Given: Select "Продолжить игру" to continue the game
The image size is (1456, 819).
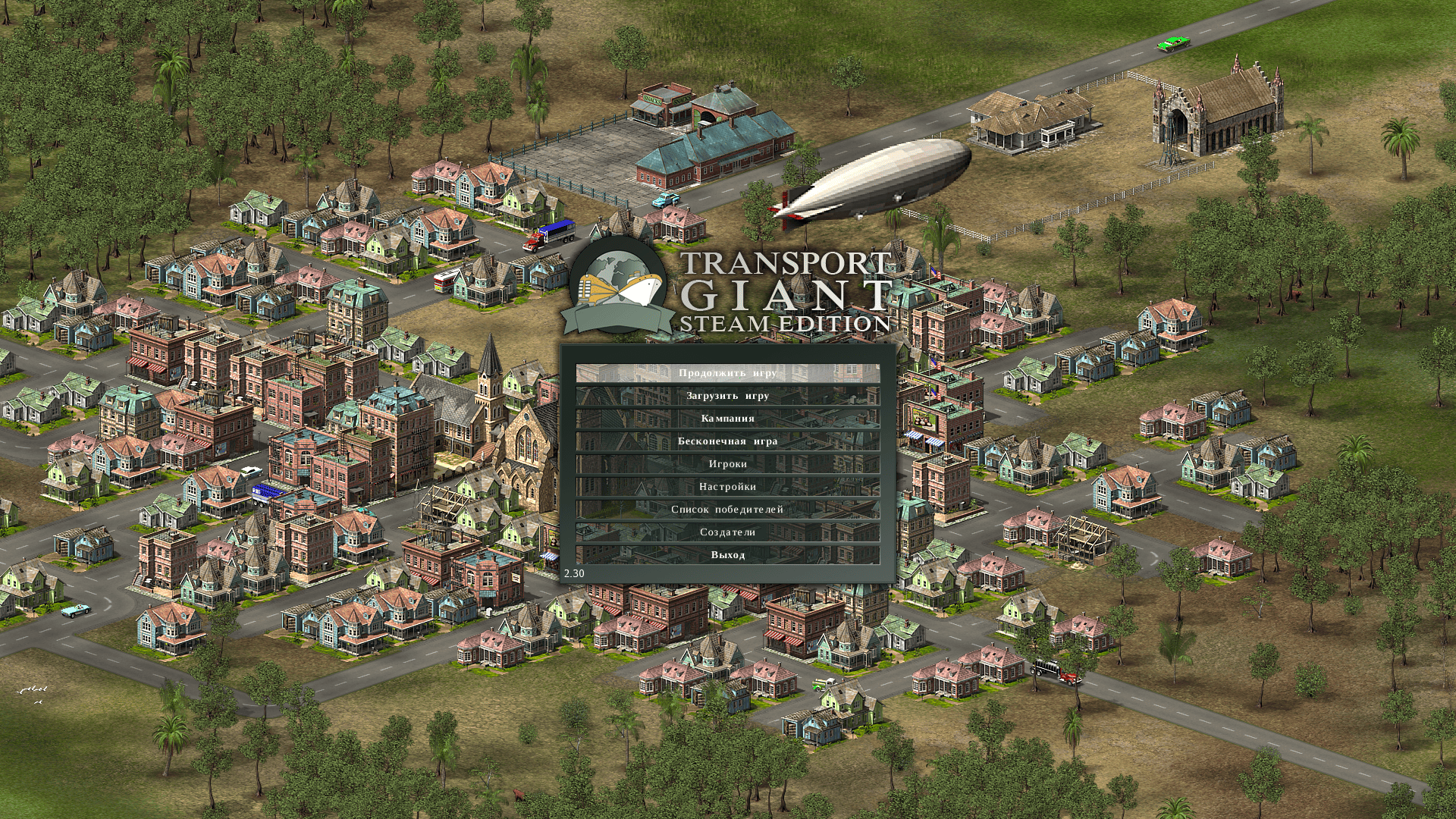Looking at the screenshot, I should [727, 373].
